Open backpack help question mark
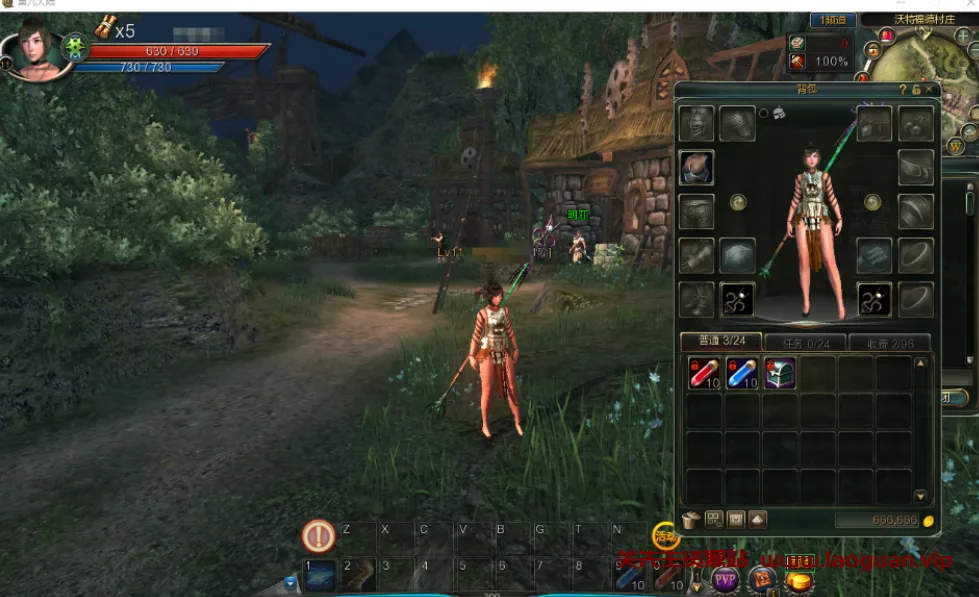The image size is (979, 597). (903, 90)
